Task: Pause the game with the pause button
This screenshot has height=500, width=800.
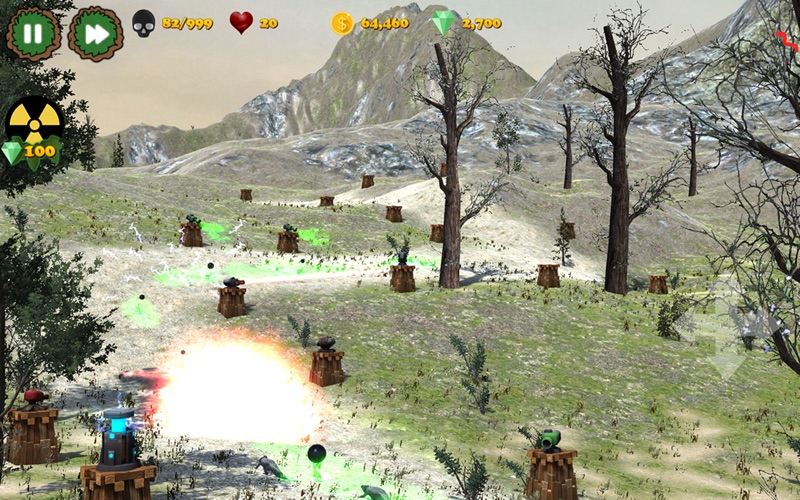Action: 33,34
